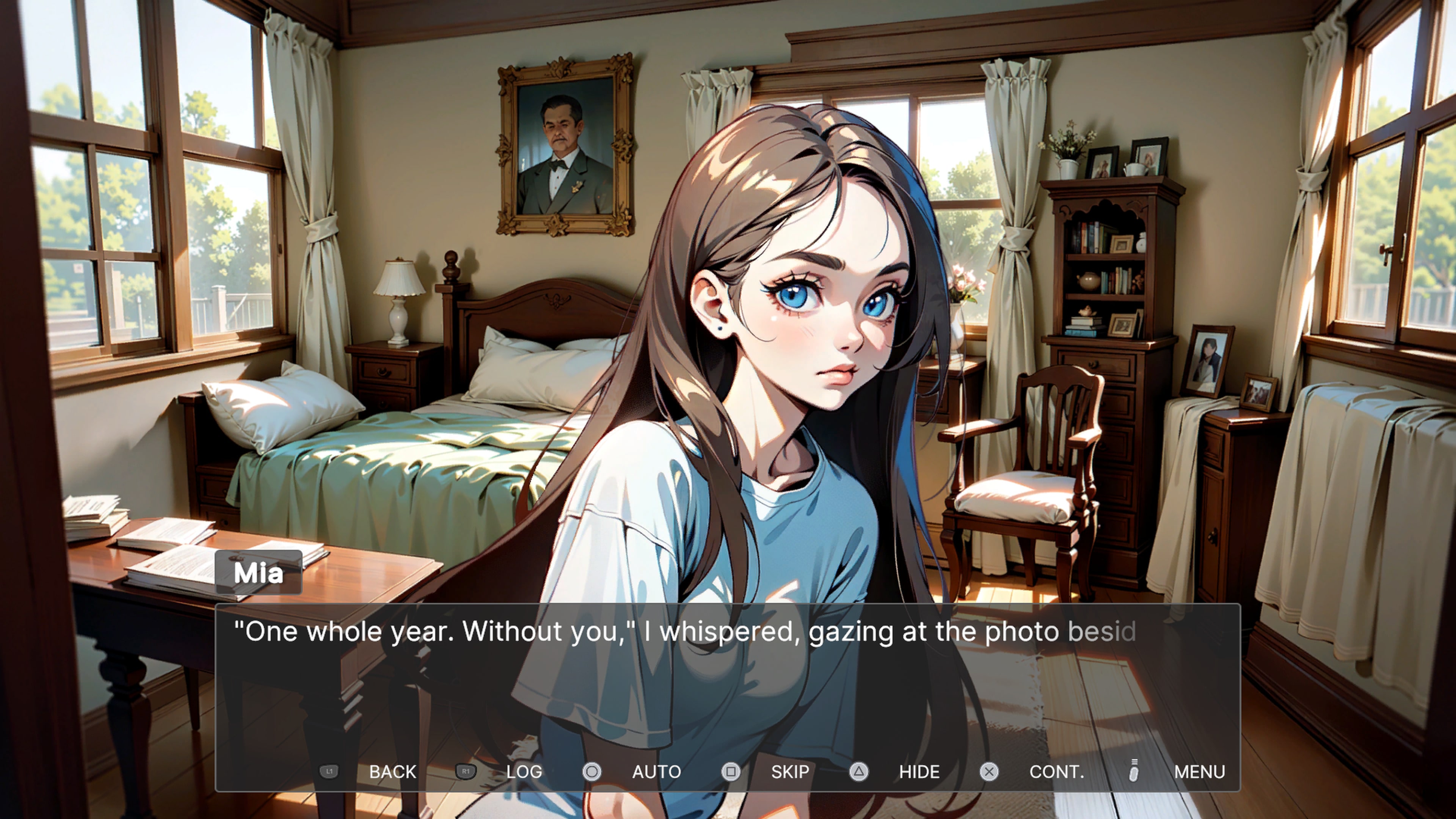The height and width of the screenshot is (819, 1456).
Task: Choose HIDE to conceal the text box
Action: tap(919, 772)
